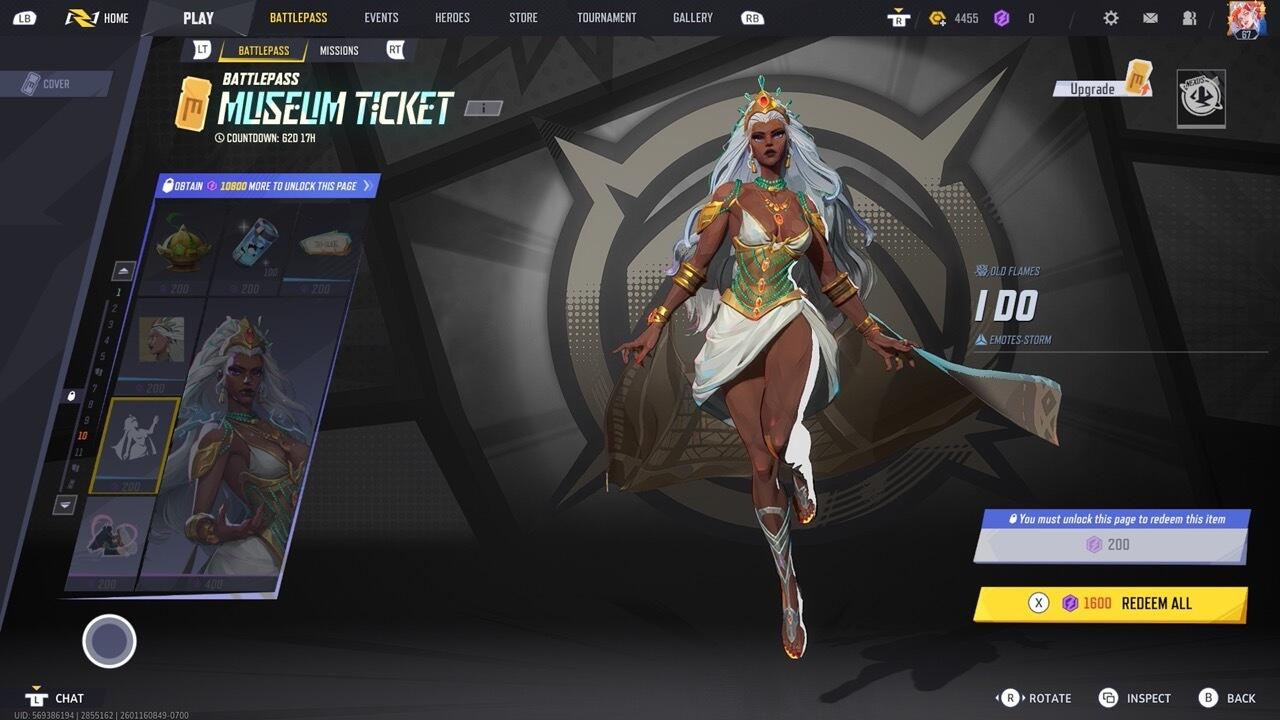
Task: Open the Play menu
Action: (x=198, y=18)
